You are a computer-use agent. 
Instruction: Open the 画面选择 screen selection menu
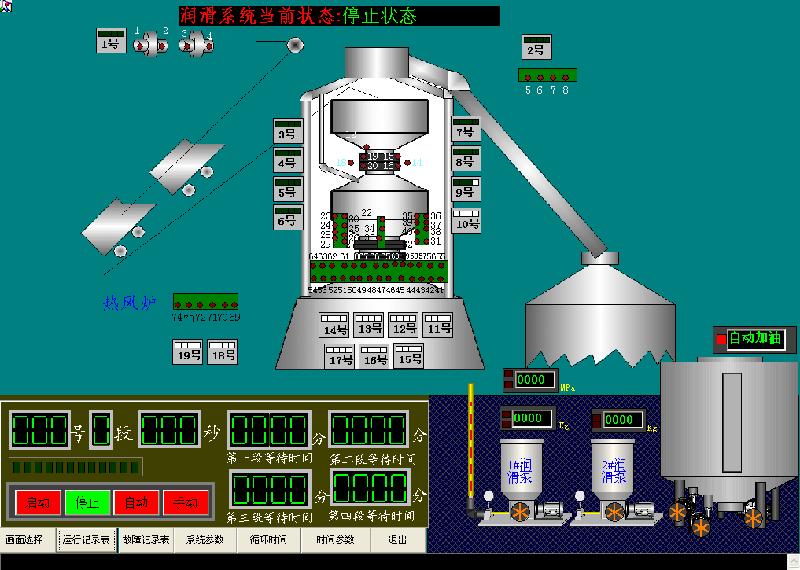pos(27,540)
